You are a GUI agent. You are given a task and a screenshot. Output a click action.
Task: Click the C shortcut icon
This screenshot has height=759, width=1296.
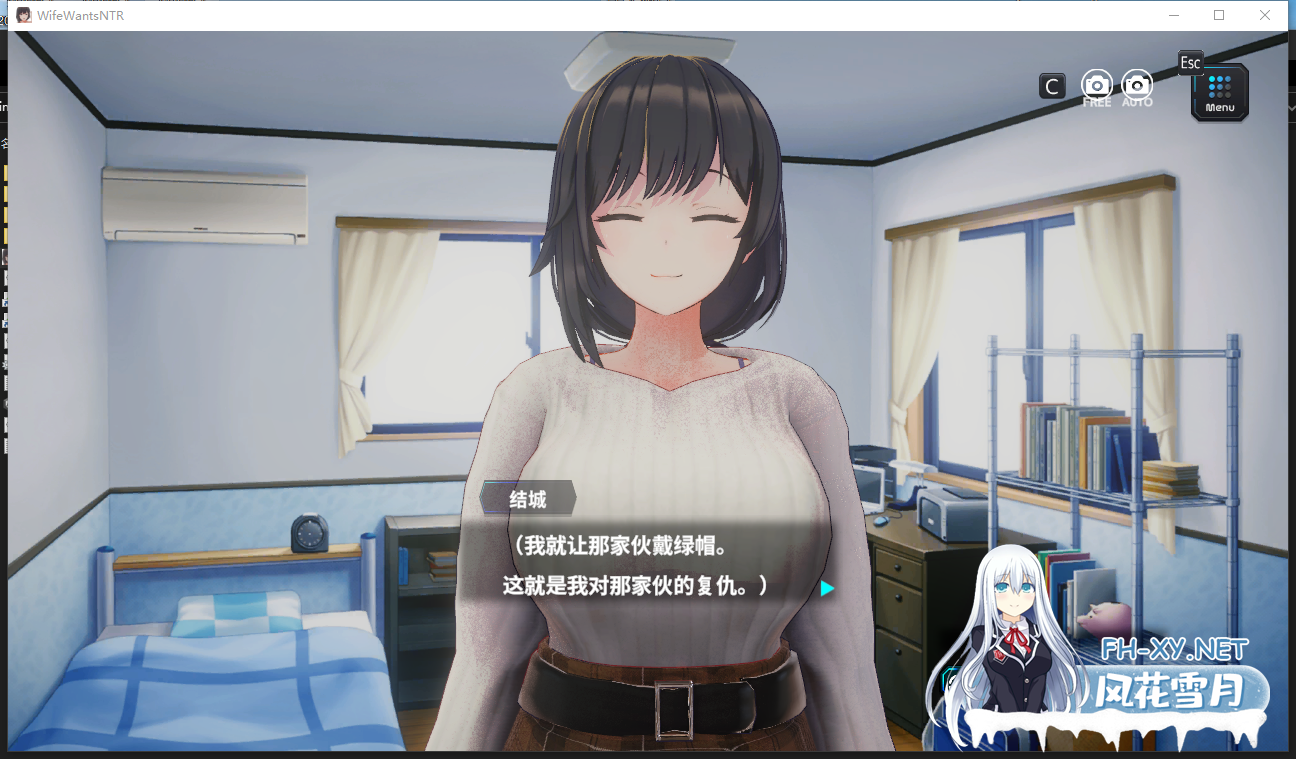[1051, 86]
